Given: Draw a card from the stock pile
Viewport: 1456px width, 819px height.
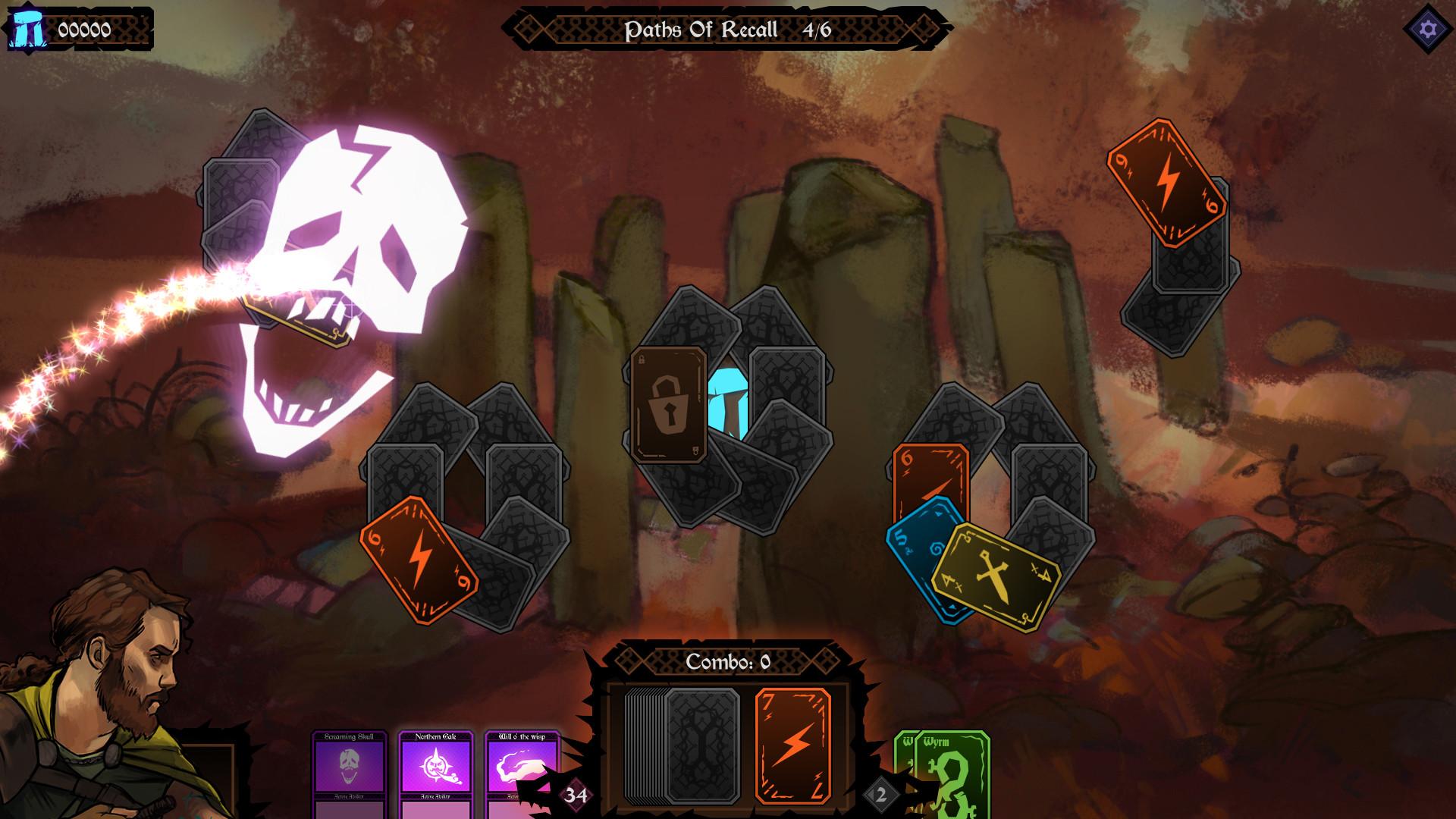Looking at the screenshot, I should tap(701, 746).
